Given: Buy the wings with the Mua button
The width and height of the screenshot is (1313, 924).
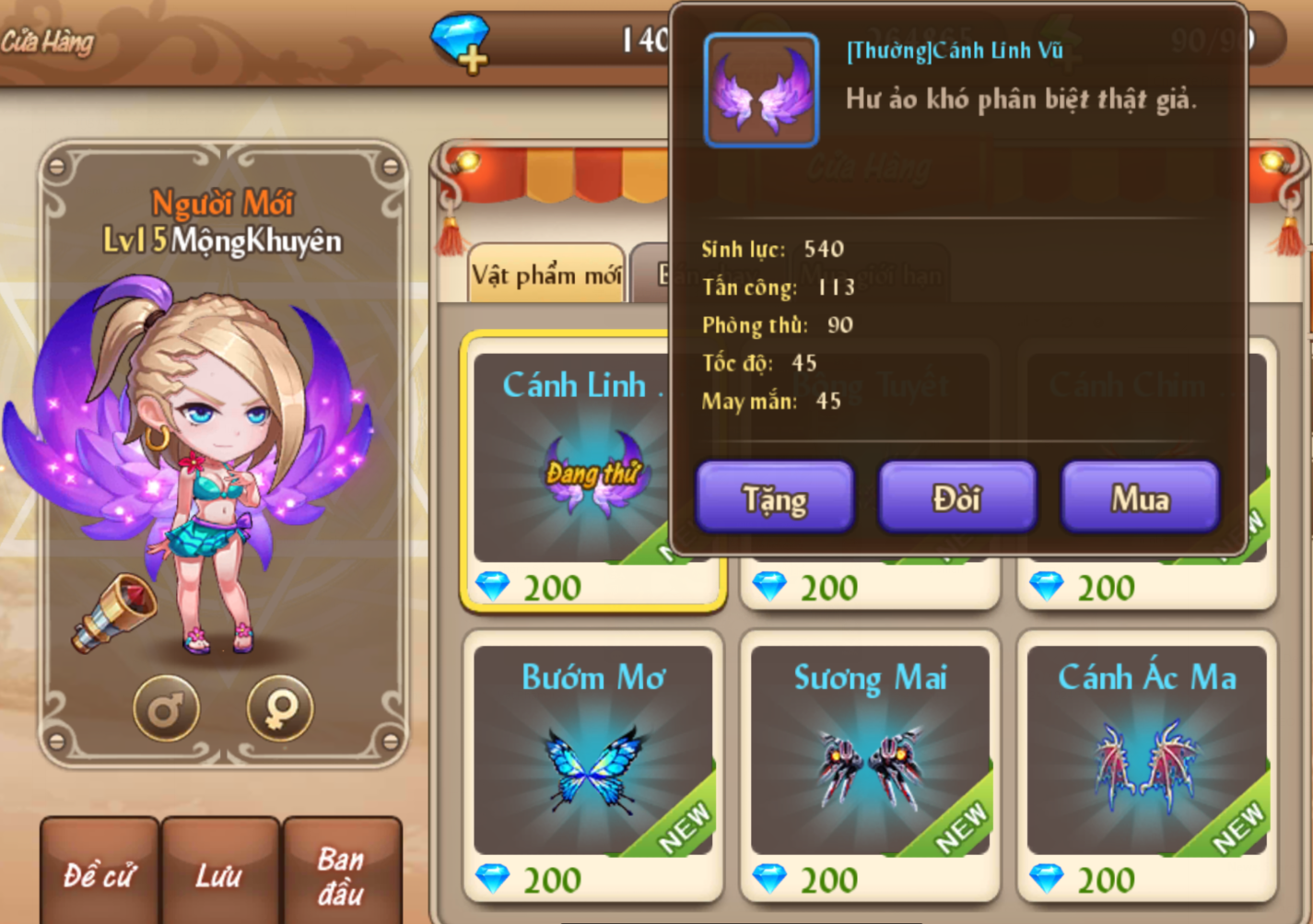Looking at the screenshot, I should click(1140, 498).
